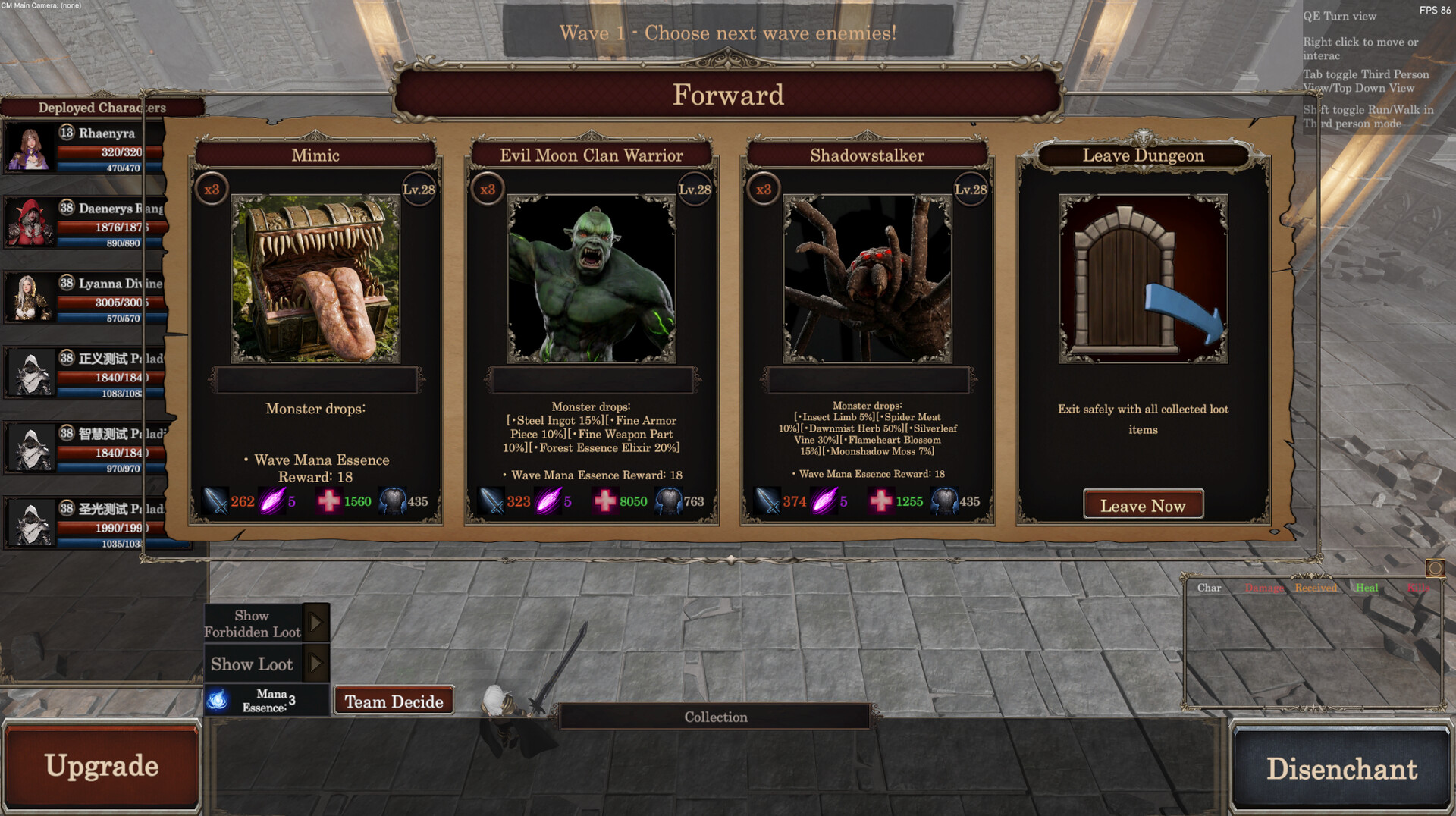Click the Leave Now button
This screenshot has height=816, width=1456.
(1143, 505)
